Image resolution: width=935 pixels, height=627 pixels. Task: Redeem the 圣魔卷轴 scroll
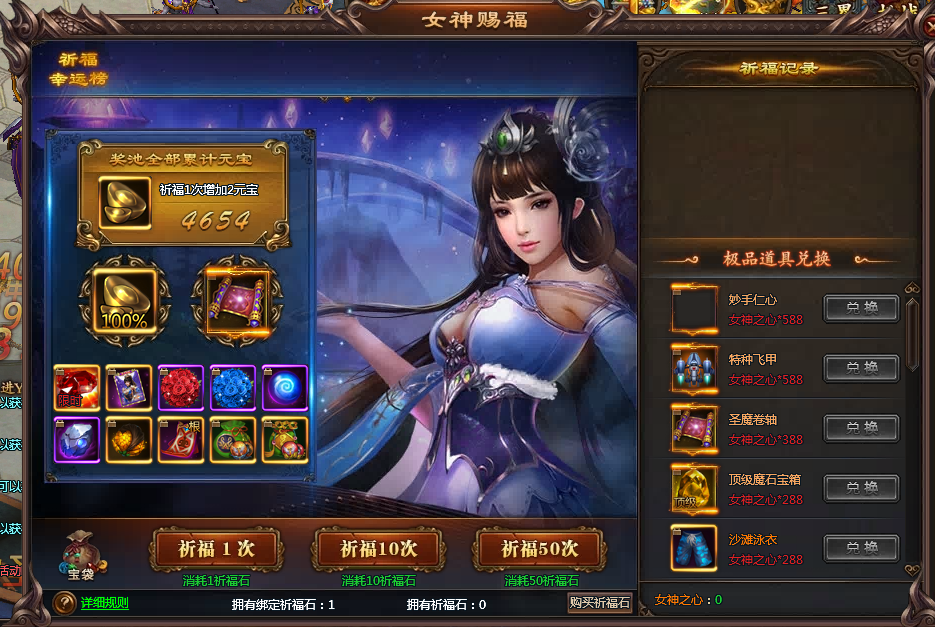tap(861, 428)
